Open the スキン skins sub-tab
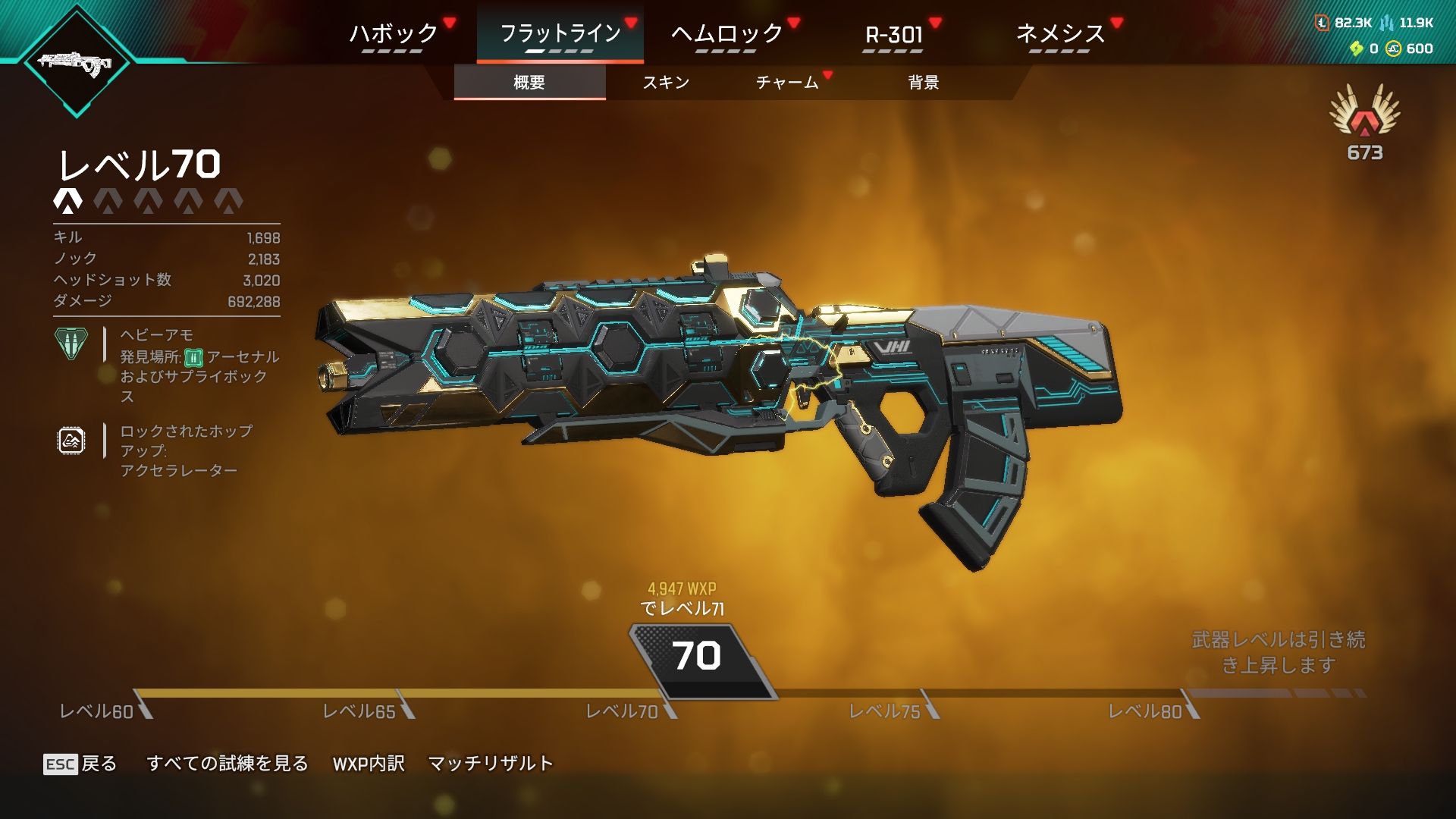Image resolution: width=1456 pixels, height=819 pixels. (x=666, y=82)
